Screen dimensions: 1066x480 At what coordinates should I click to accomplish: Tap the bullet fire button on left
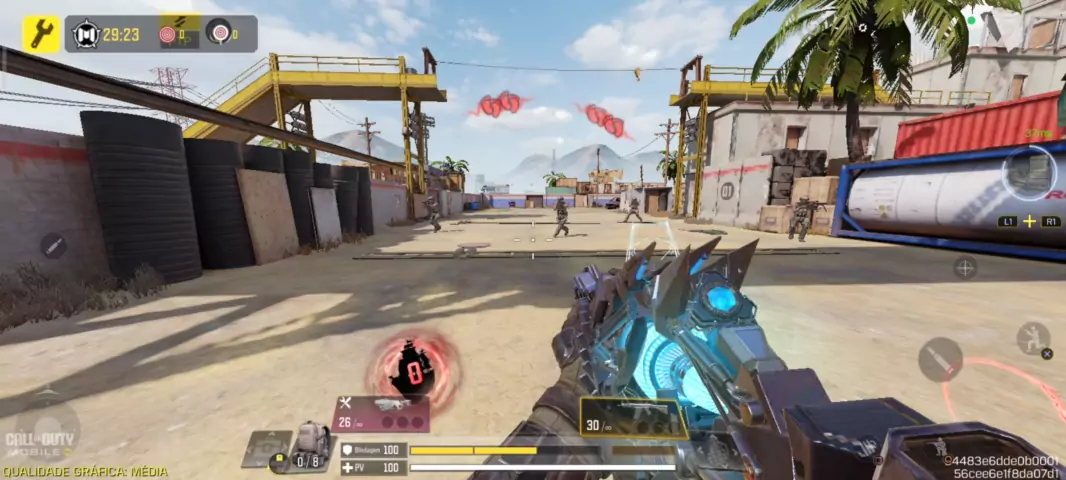point(53,245)
